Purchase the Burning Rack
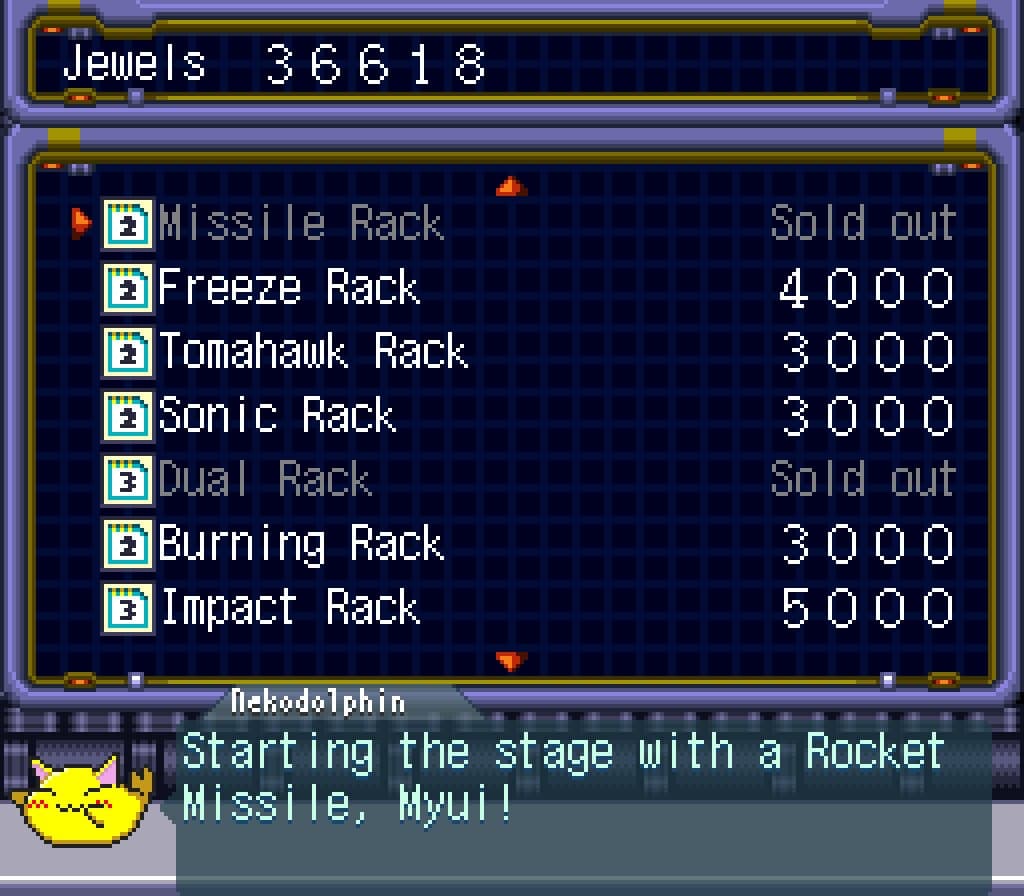1024x896 pixels. (300, 544)
